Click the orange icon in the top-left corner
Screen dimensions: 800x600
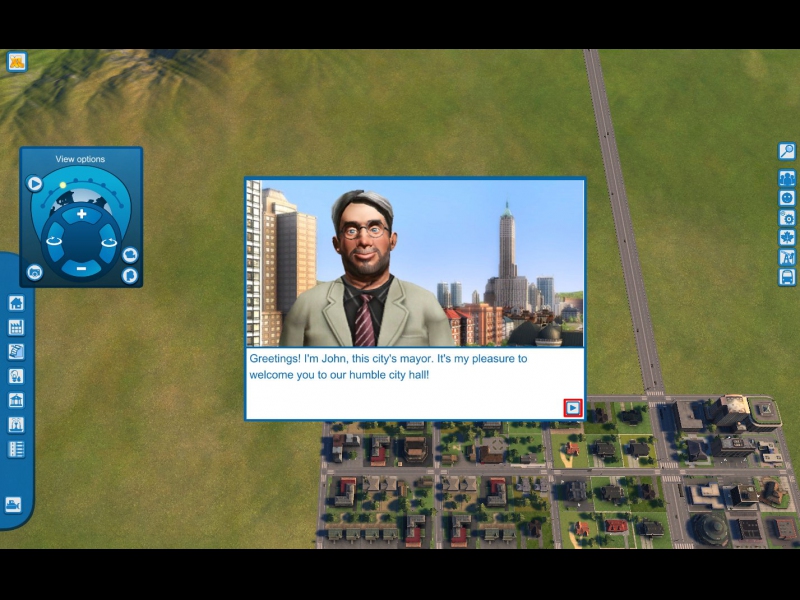point(16,61)
